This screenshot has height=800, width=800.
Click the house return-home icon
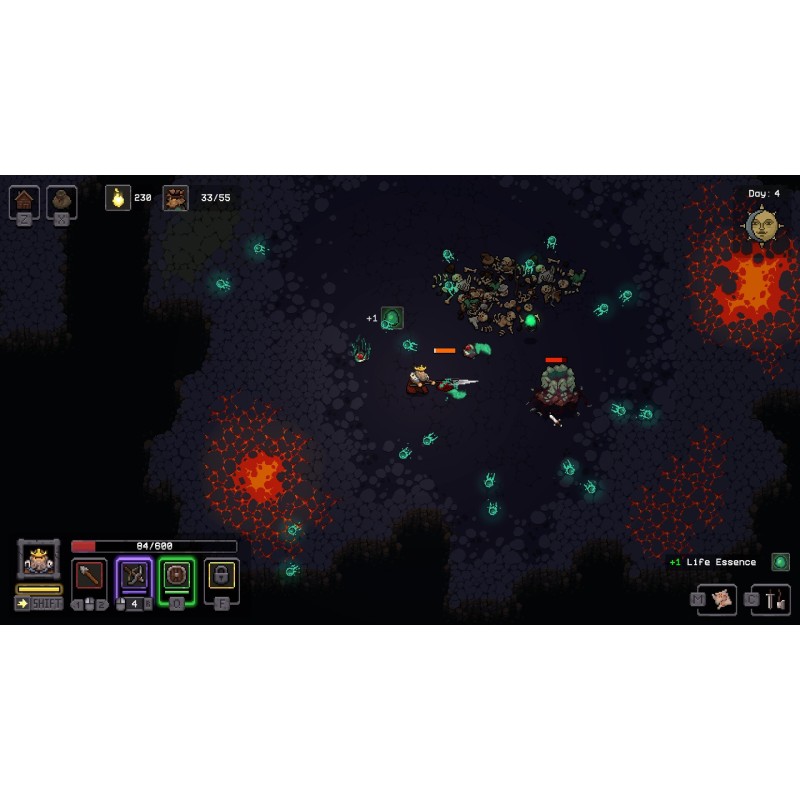(x=25, y=200)
